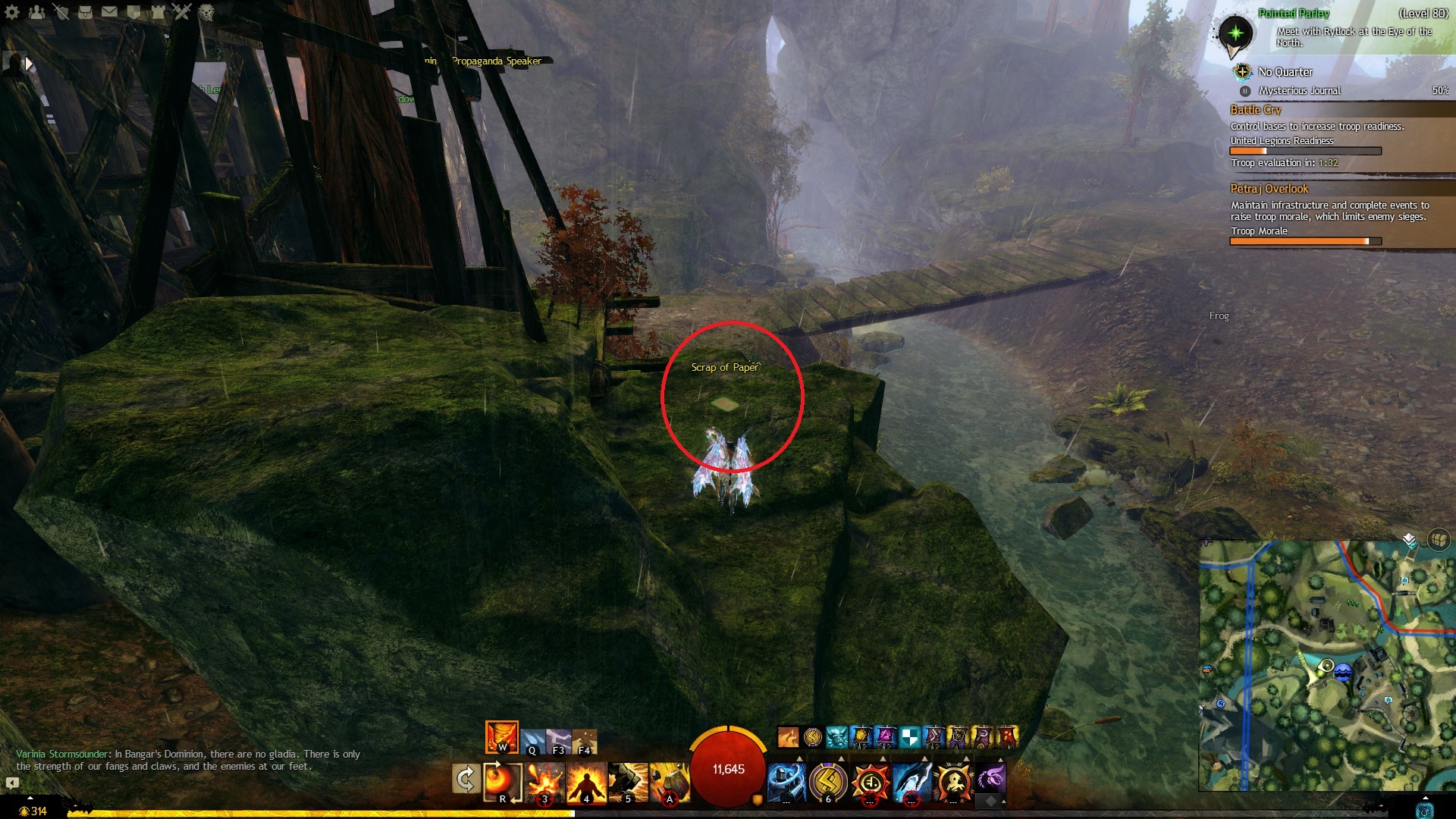Open the Black Lion Trading Post lion icon
This screenshot has width=1456, height=819.
206,12
